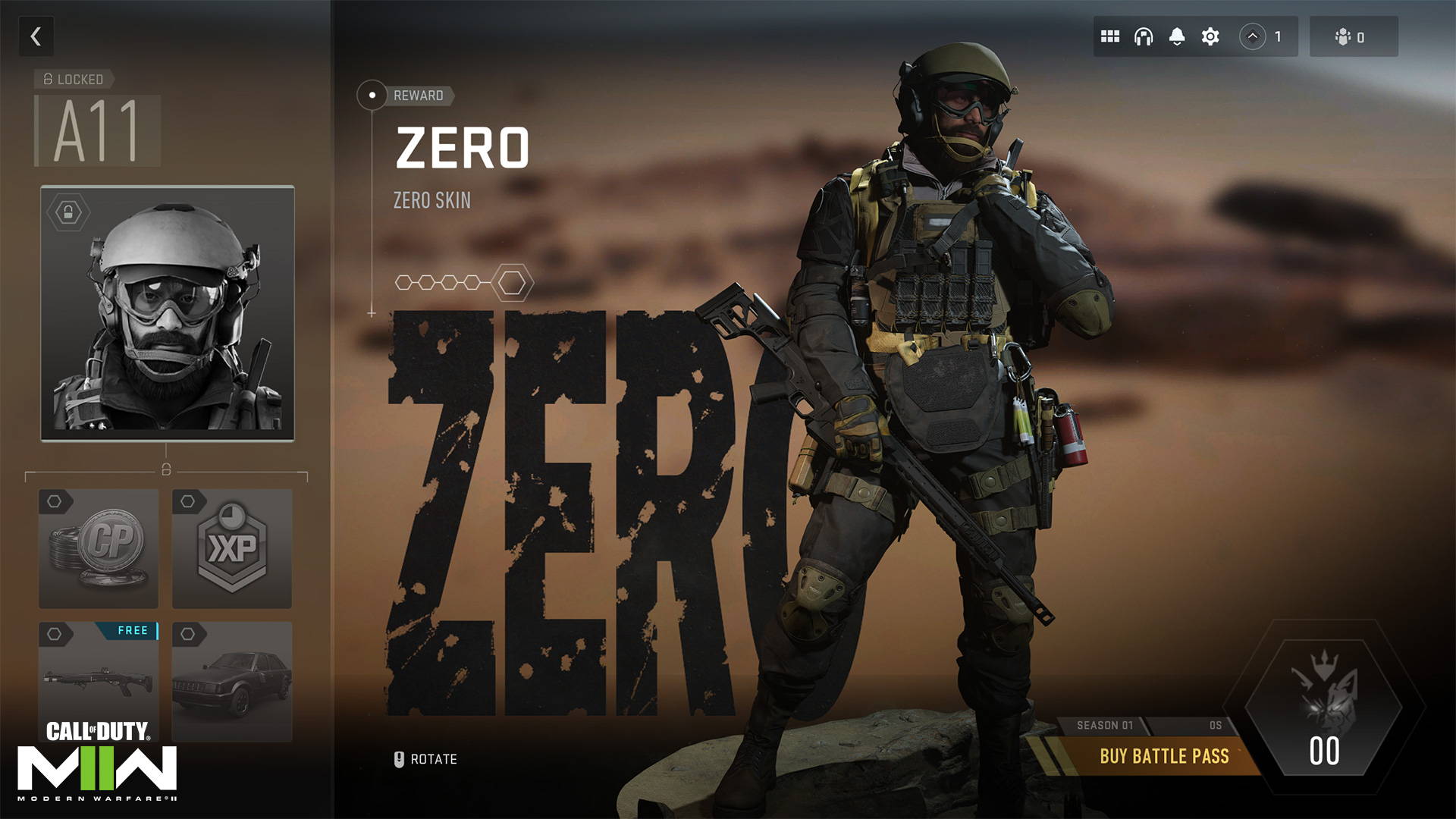Image resolution: width=1456 pixels, height=819 pixels.
Task: Toggle the Rotate control for the operator
Action: tap(425, 758)
